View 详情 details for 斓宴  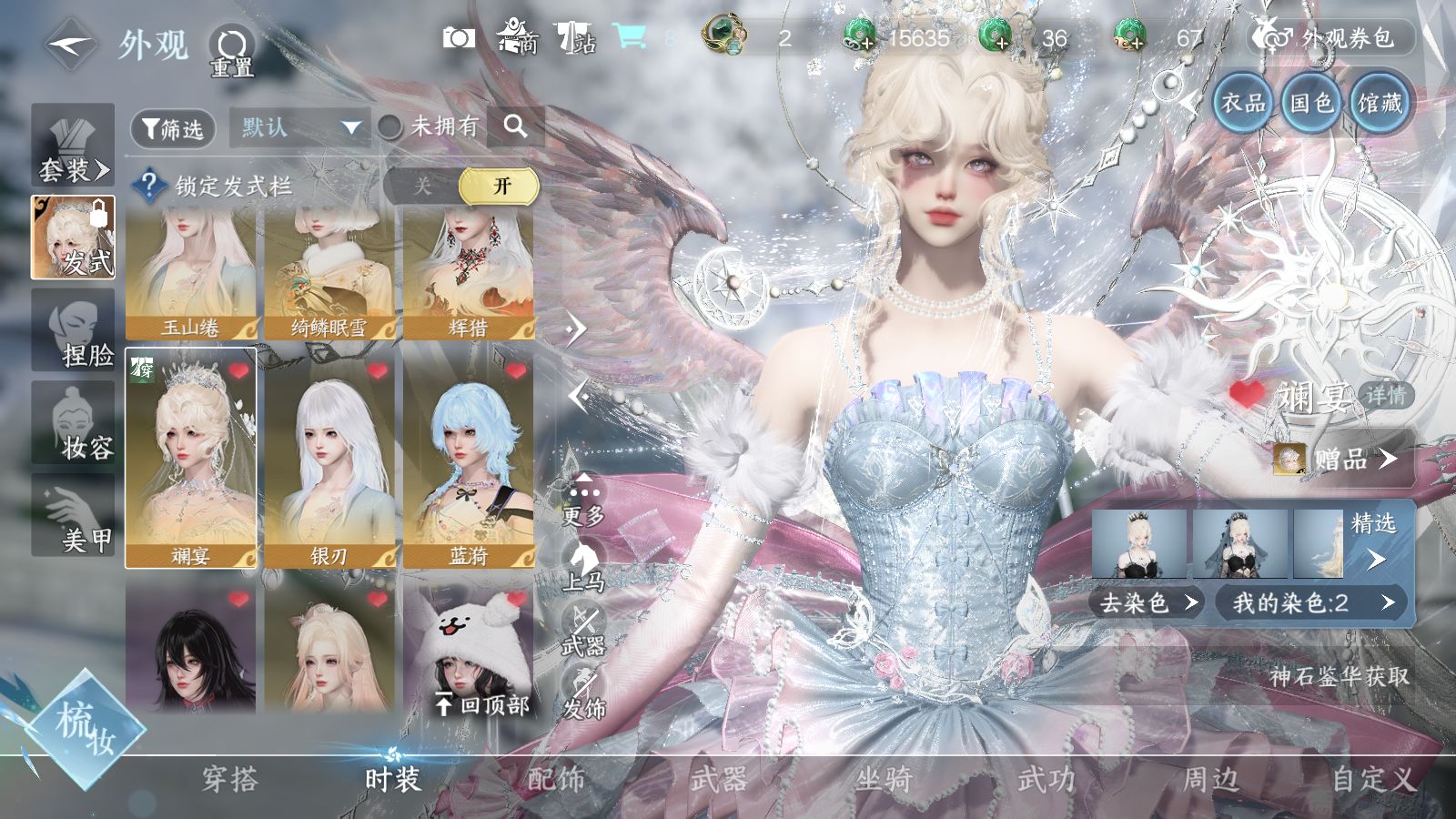click(x=1385, y=396)
